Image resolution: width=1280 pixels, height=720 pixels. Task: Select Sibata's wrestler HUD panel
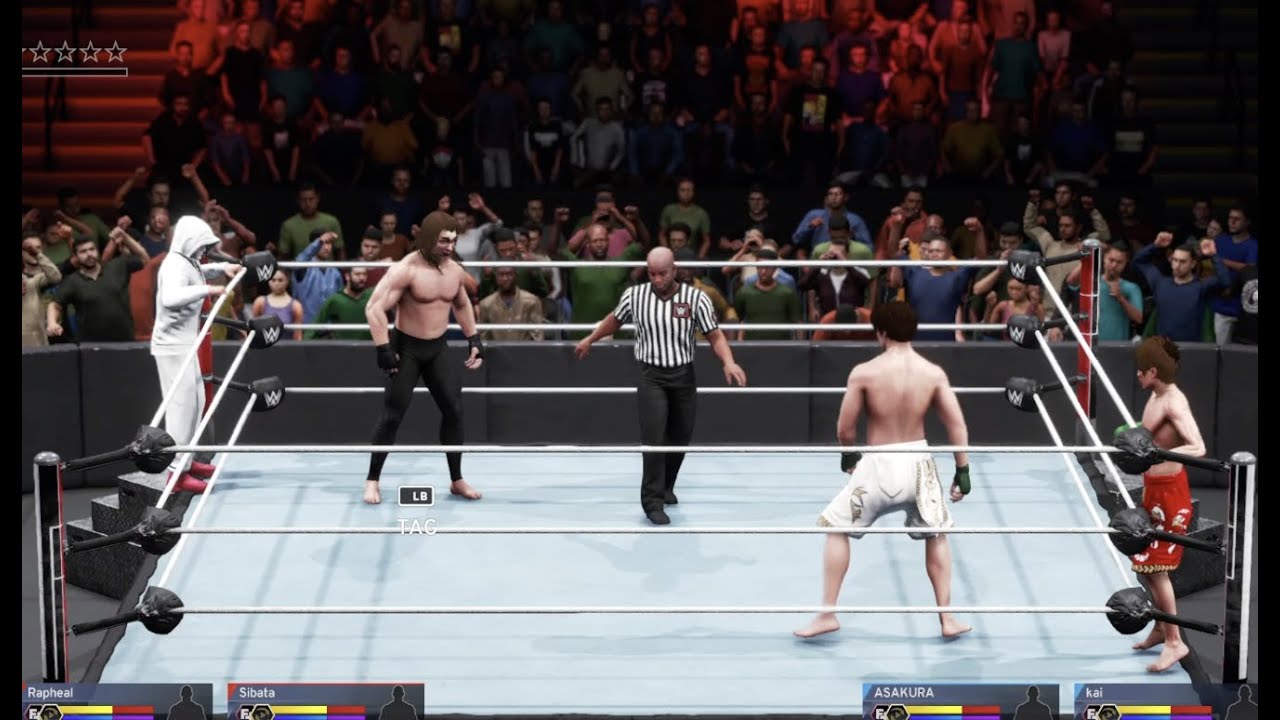click(x=325, y=701)
